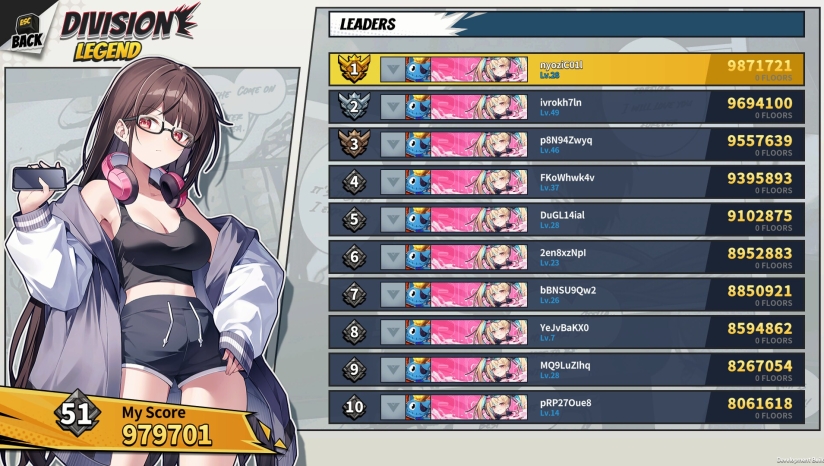
Task: Expand the dropdown arrow beside nyoziC01l's banner
Action: [392, 69]
